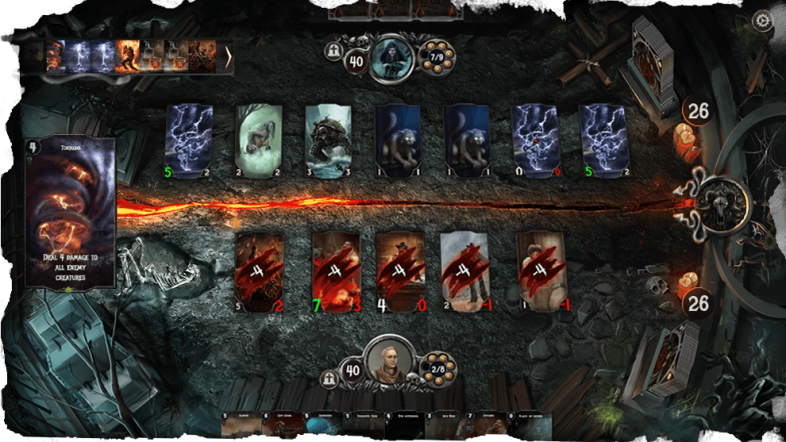Target the enemy pale crouching creature card
Screen dimensions: 786x442
[259, 141]
